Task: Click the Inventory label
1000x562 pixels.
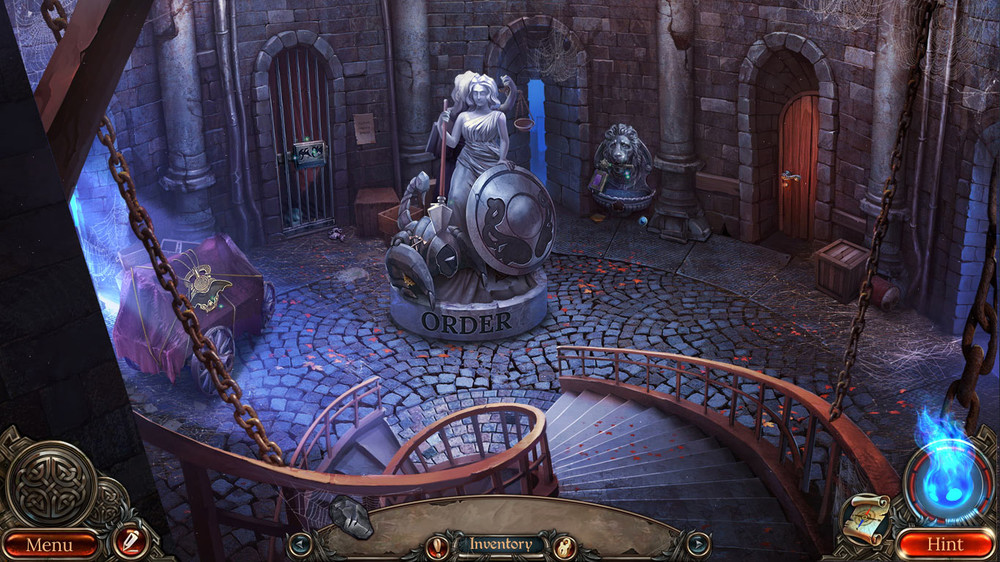Action: click(501, 544)
